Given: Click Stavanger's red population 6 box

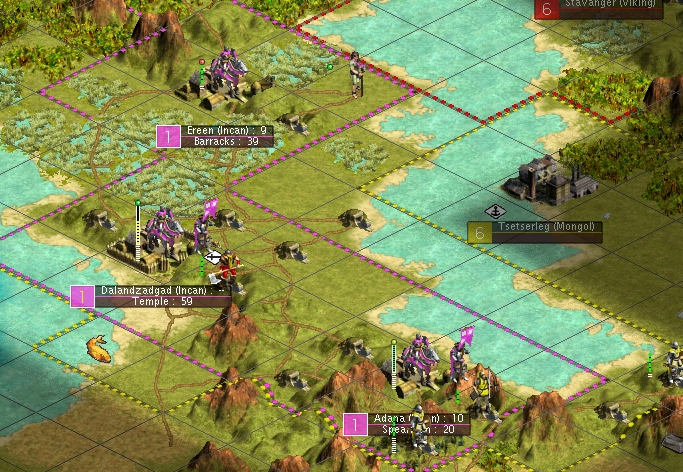Looking at the screenshot, I should pyautogui.click(x=545, y=8).
